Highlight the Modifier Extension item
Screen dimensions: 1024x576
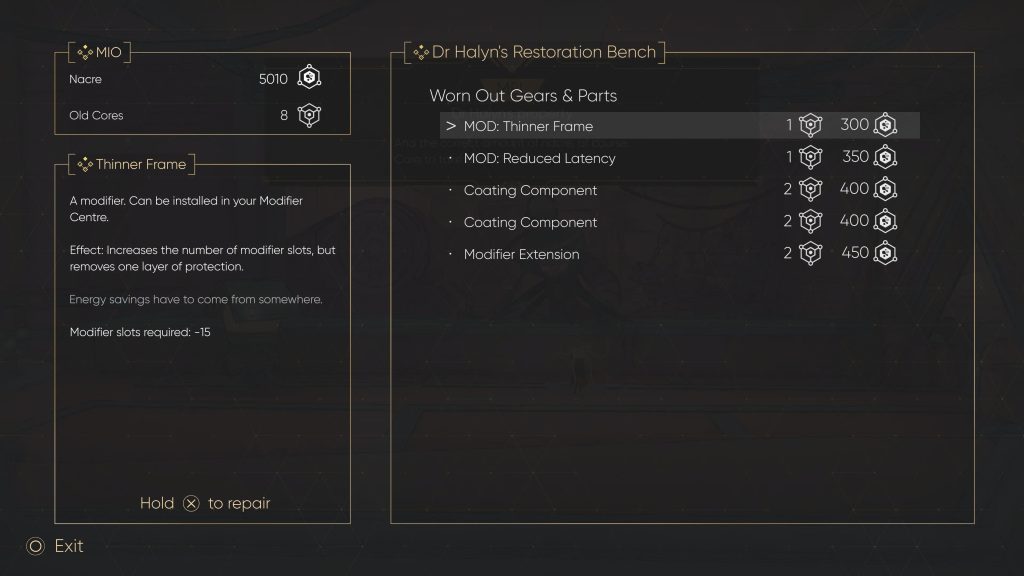coord(521,254)
